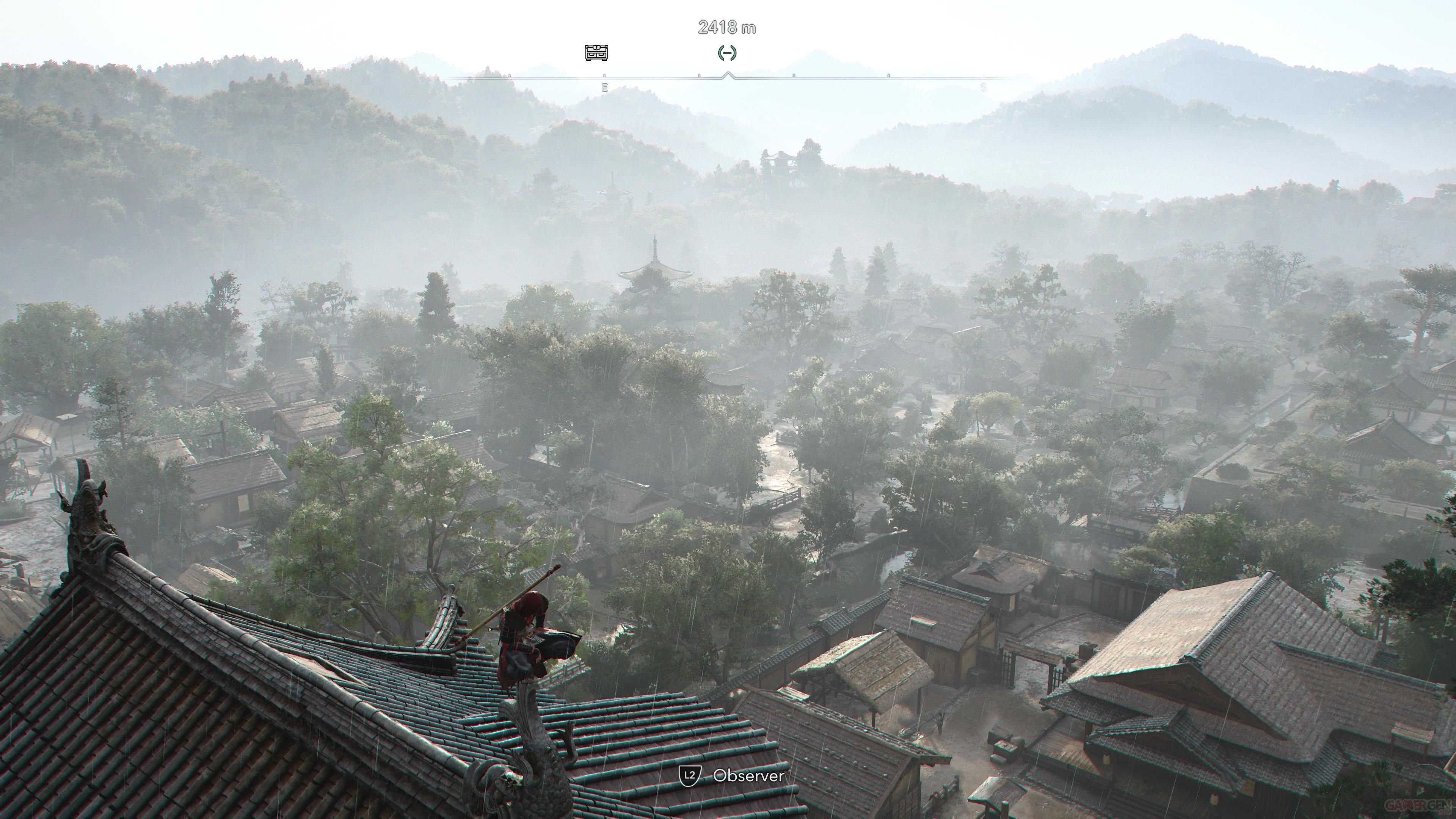Select the treasure chest marker on the compass
This screenshot has height=819, width=1456.
(x=596, y=53)
